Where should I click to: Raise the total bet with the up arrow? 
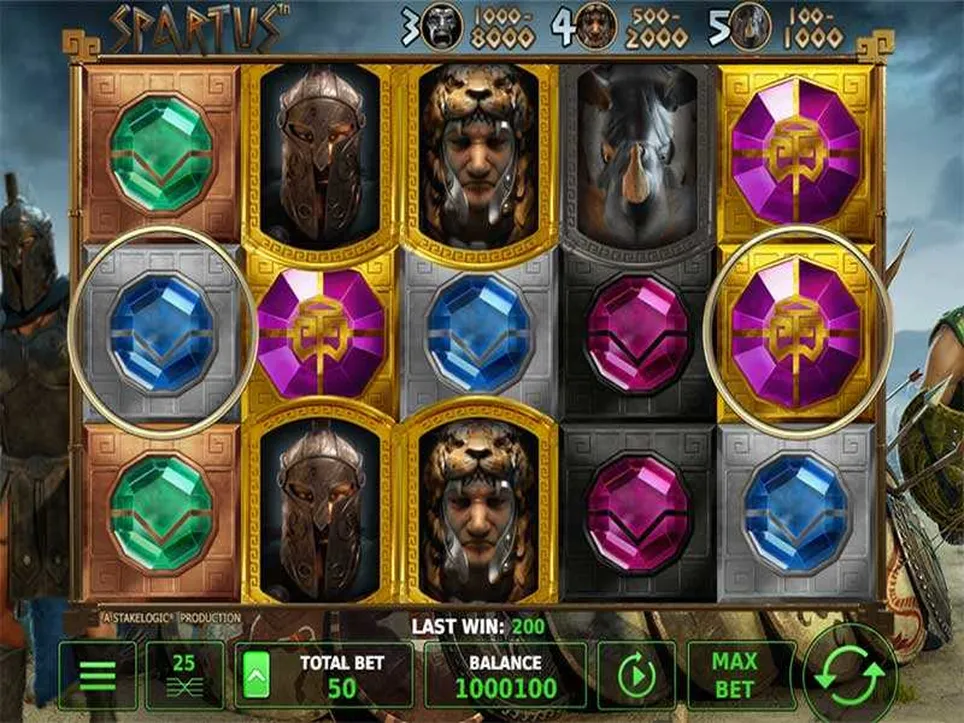point(255,675)
